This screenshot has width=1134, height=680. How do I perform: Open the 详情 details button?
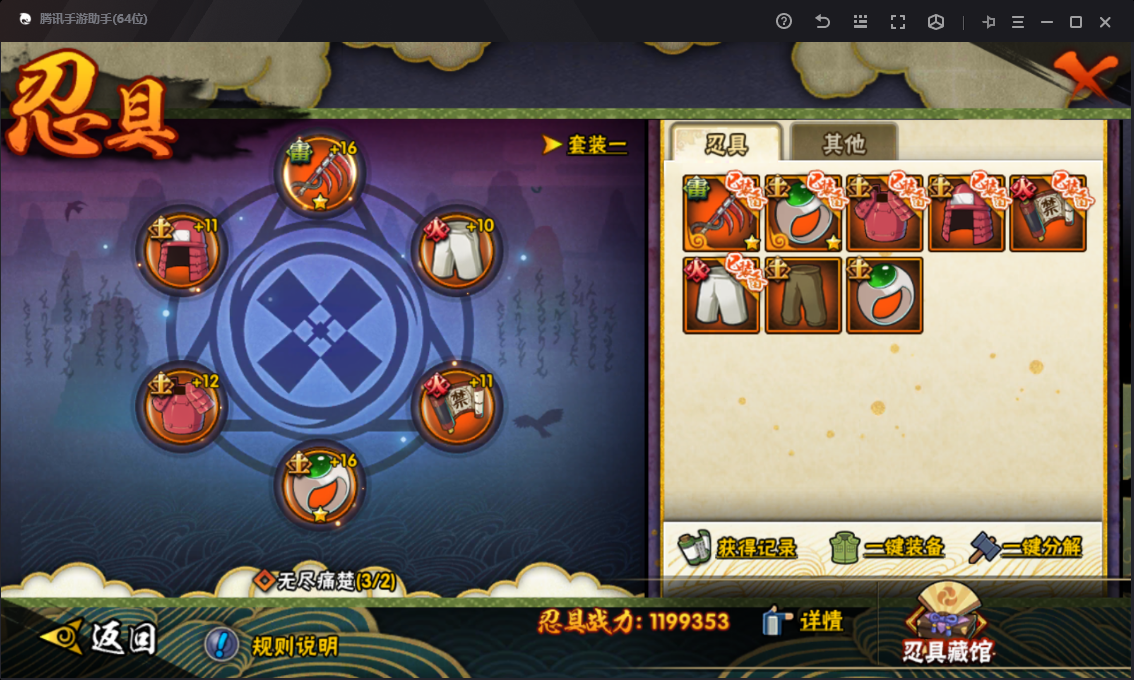point(804,621)
